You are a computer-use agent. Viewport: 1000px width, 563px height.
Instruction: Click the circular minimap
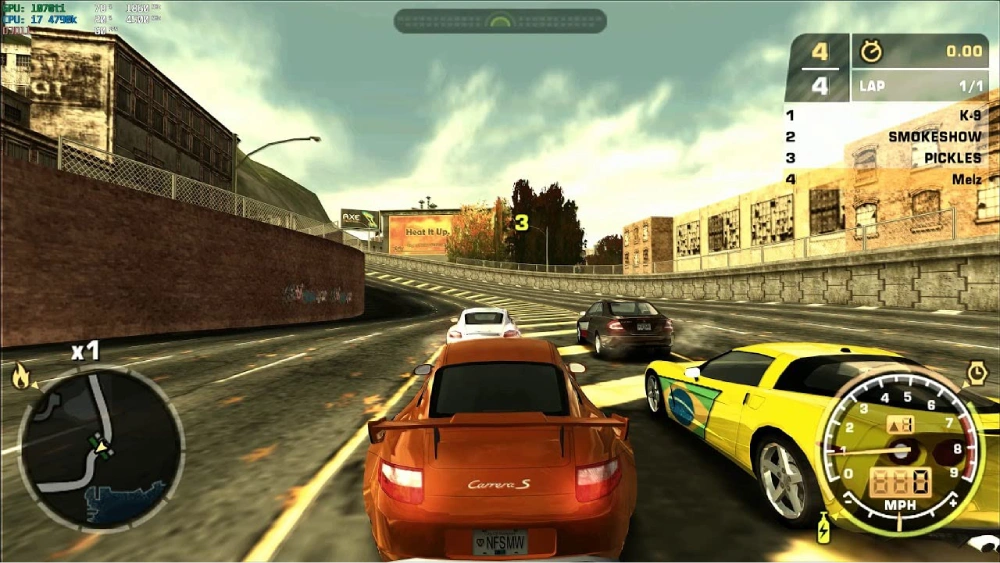click(101, 447)
